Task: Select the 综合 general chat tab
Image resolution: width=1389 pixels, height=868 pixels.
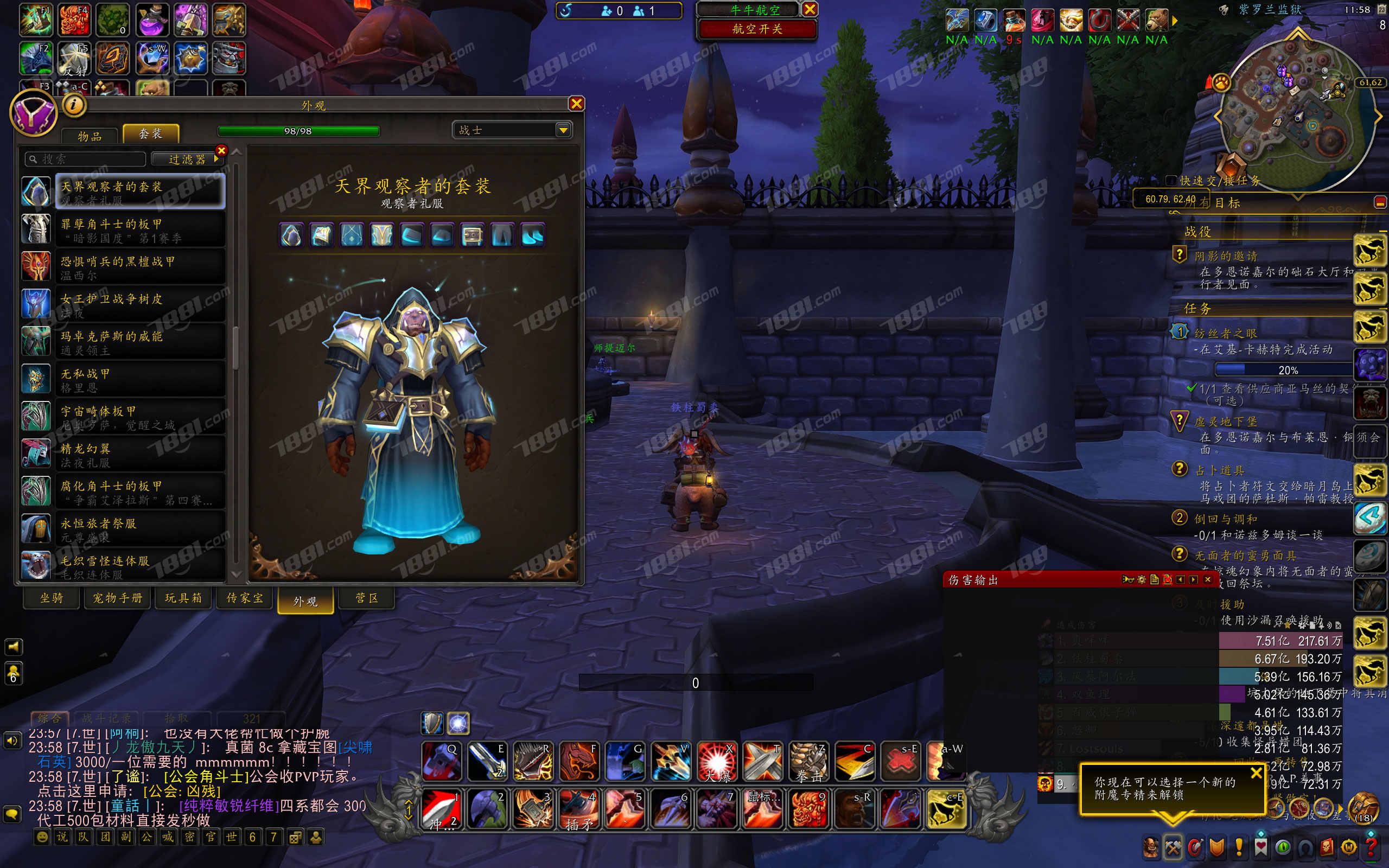Action: click(49, 718)
